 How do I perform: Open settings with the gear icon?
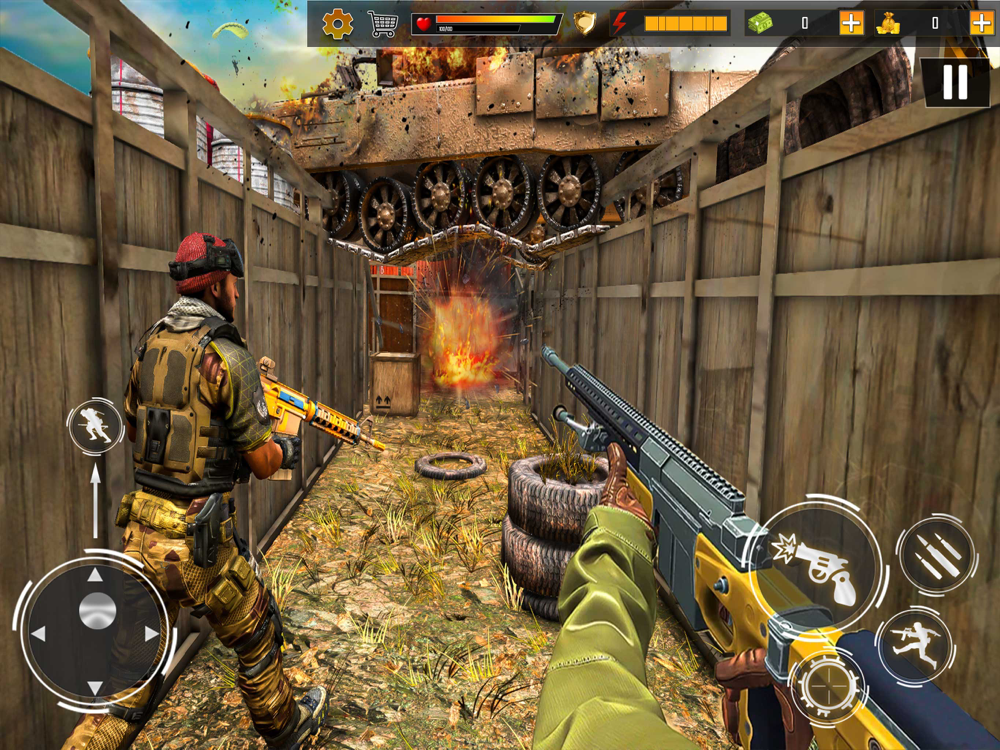(x=337, y=24)
